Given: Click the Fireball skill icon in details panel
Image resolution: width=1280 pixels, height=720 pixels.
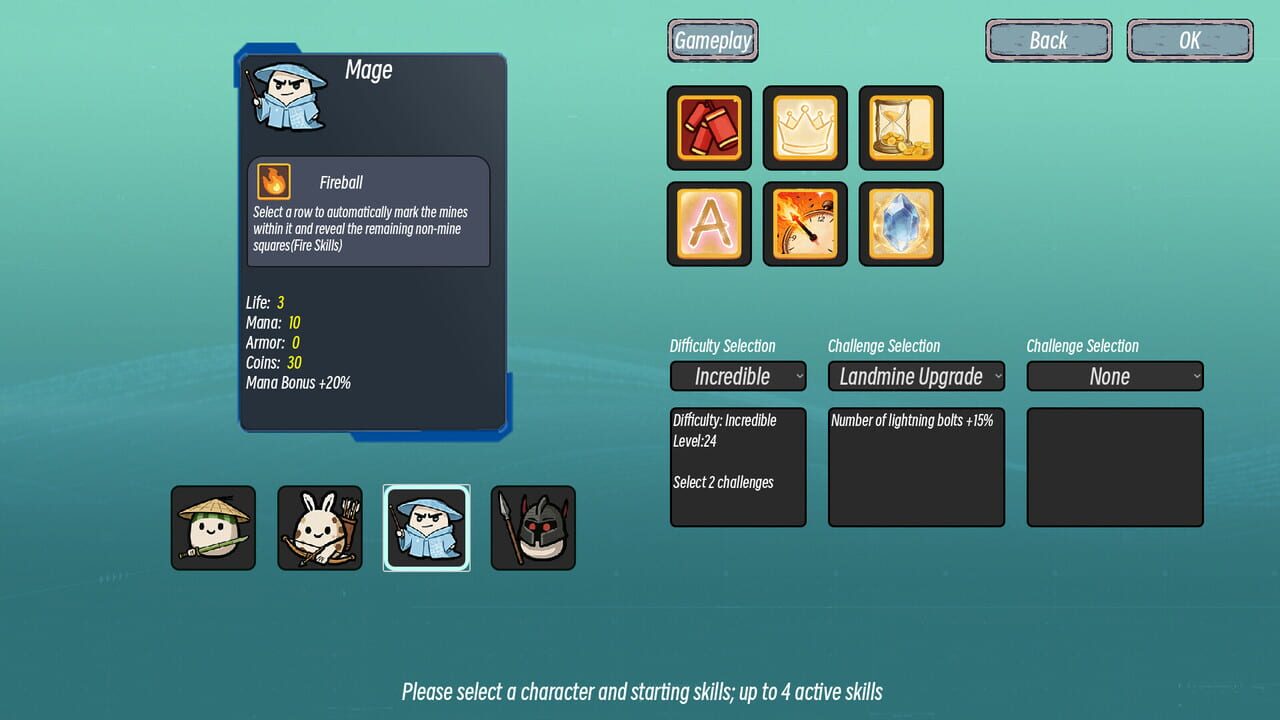Looking at the screenshot, I should pyautogui.click(x=273, y=181).
